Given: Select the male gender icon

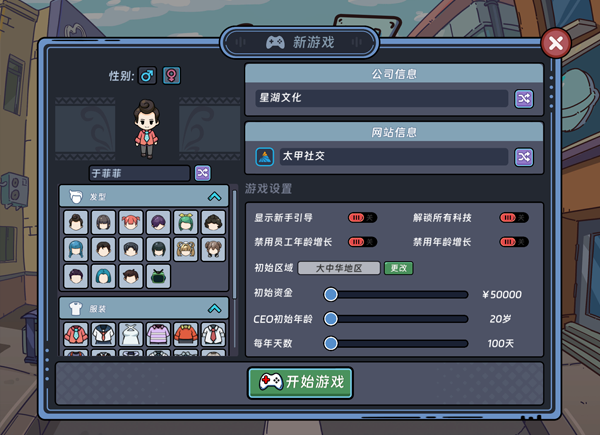Looking at the screenshot, I should 147,76.
